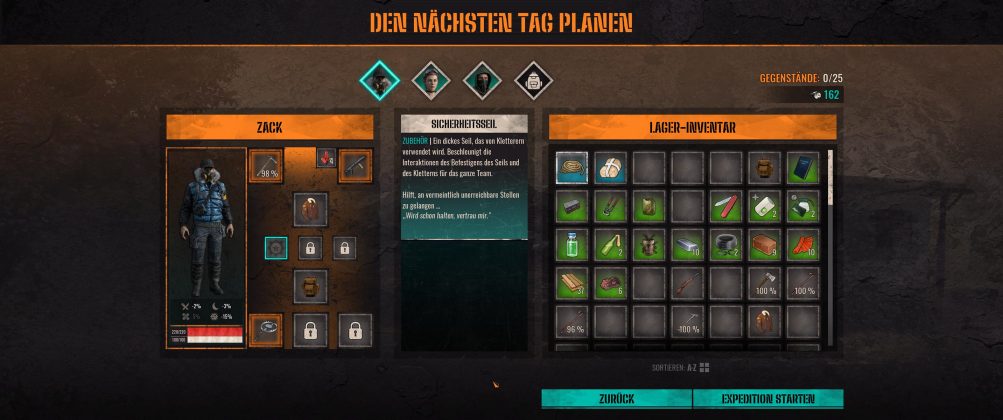Select the red brick stack
Image resolution: width=1003 pixels, height=420 pixels.
coord(764,245)
